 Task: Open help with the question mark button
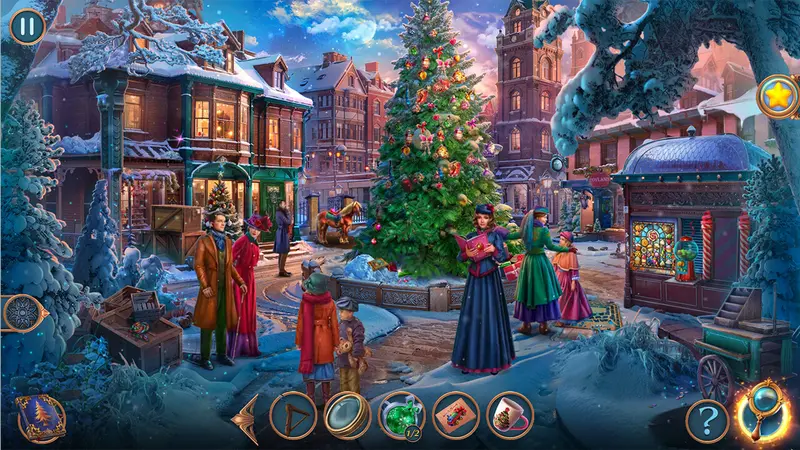(707, 420)
